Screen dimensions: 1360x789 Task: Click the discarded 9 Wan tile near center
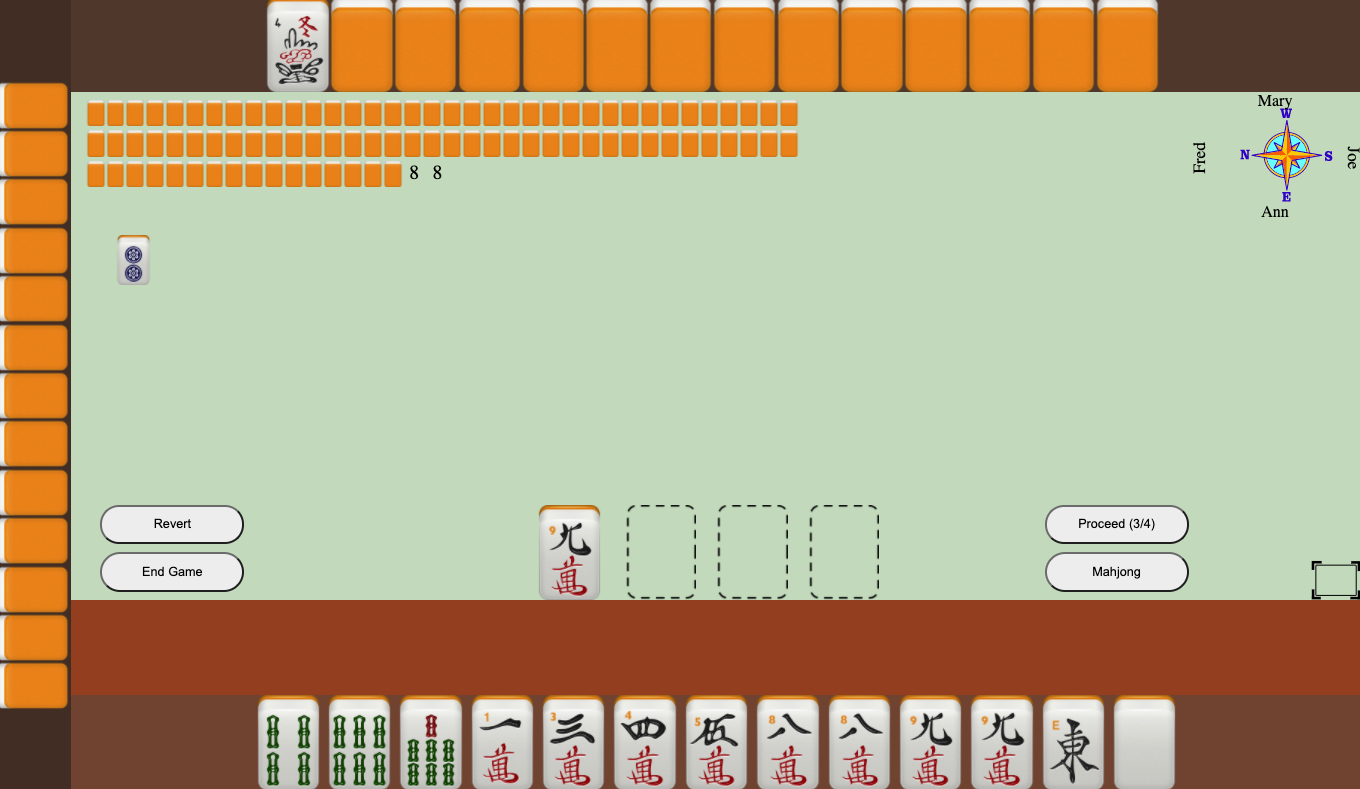coord(568,551)
